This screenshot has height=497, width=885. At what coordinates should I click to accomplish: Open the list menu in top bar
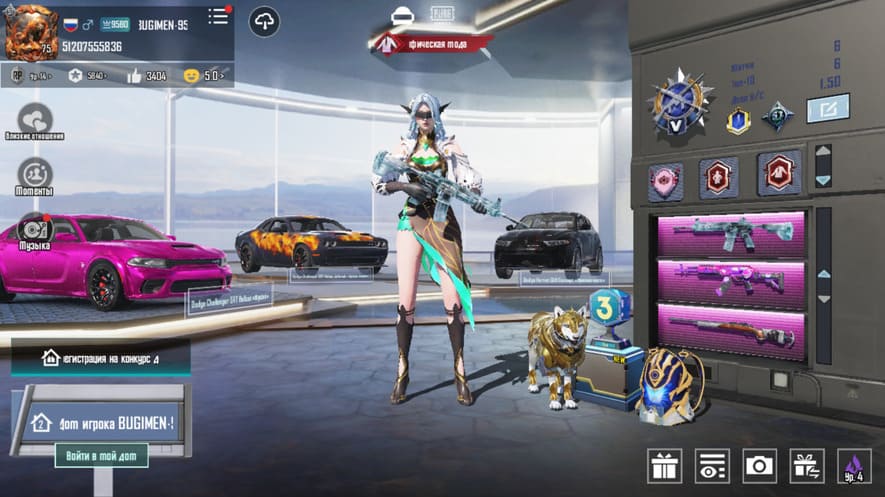(218, 17)
